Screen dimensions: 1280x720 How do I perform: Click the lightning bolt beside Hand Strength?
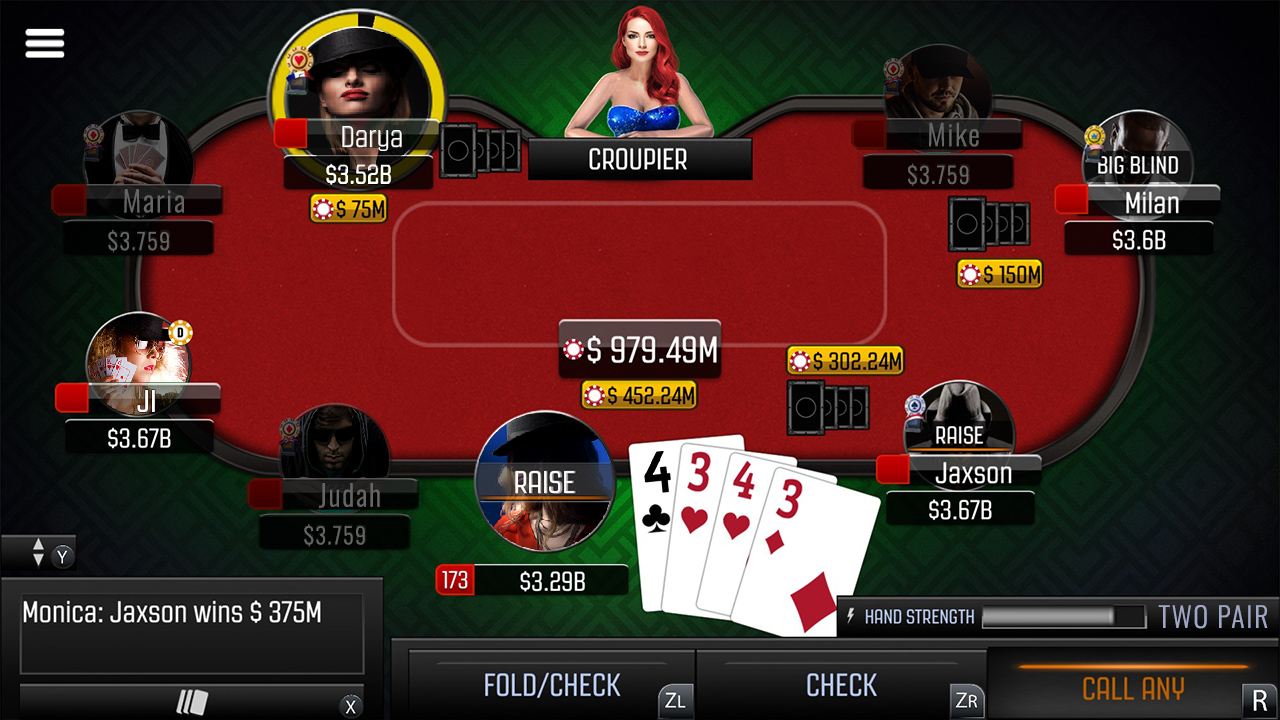tap(849, 616)
